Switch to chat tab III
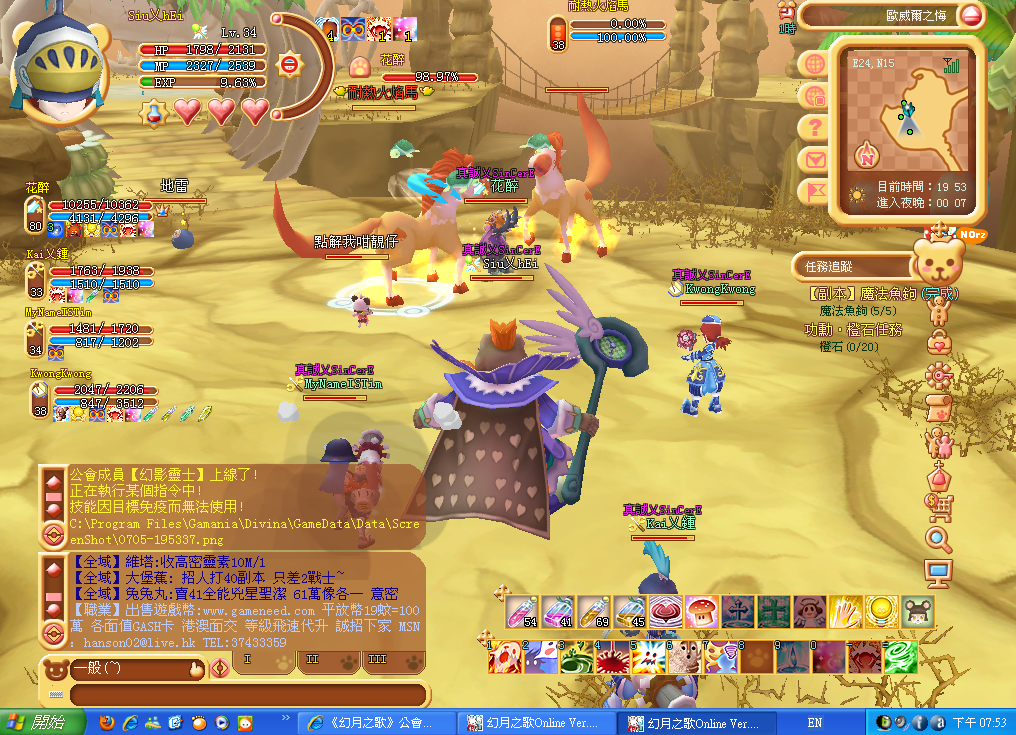The image size is (1016, 735). 378,661
